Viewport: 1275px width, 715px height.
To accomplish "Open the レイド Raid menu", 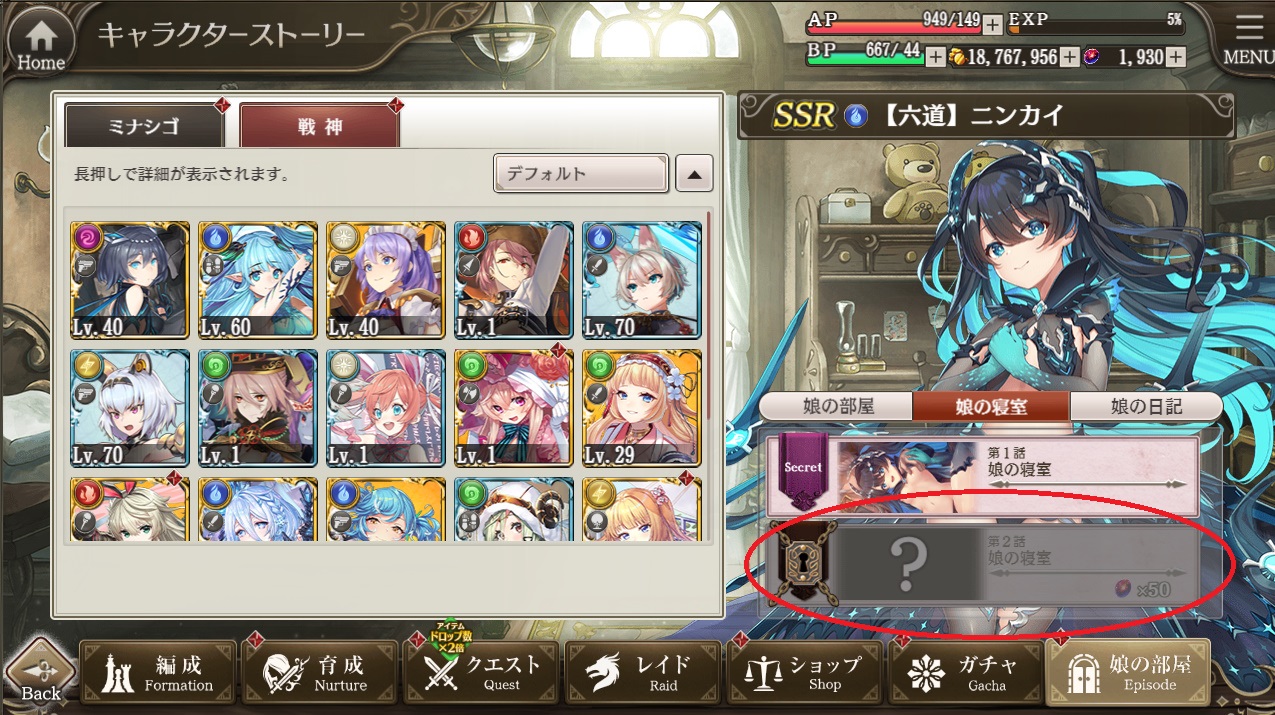I will coord(645,673).
